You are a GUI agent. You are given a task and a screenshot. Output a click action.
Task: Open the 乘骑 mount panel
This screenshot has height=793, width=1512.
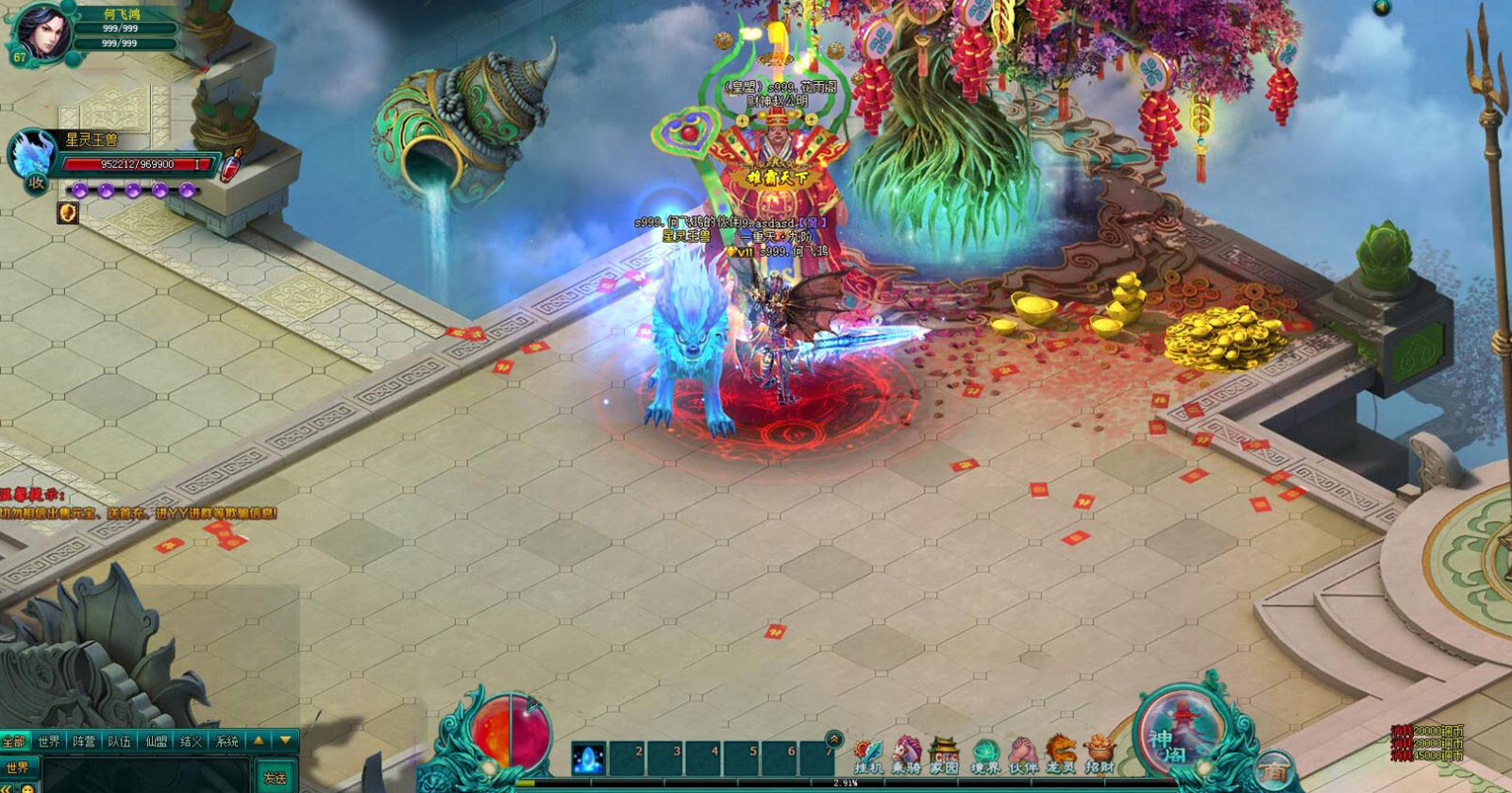click(906, 756)
